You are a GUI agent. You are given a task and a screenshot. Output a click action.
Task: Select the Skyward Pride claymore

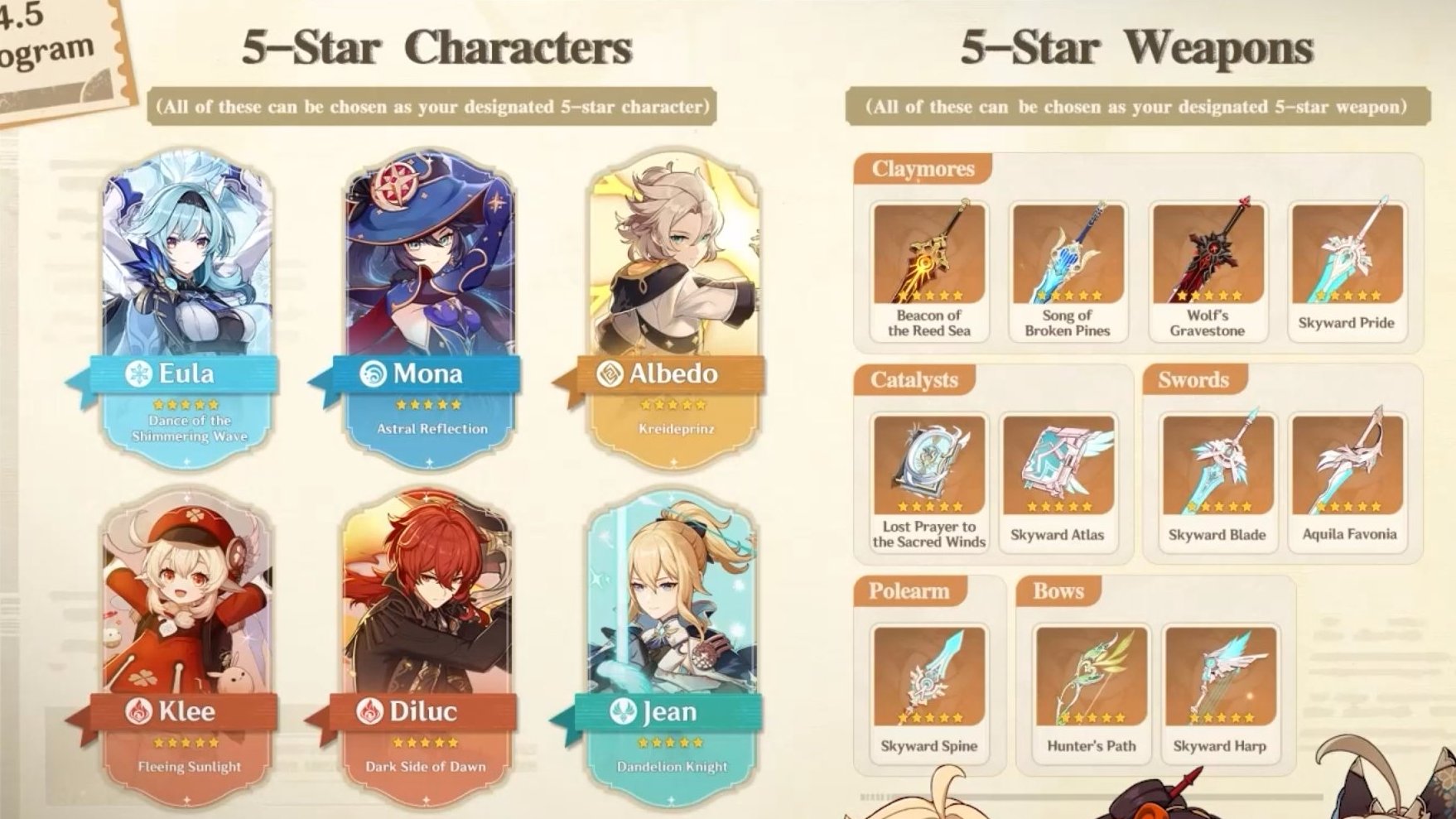(1346, 269)
